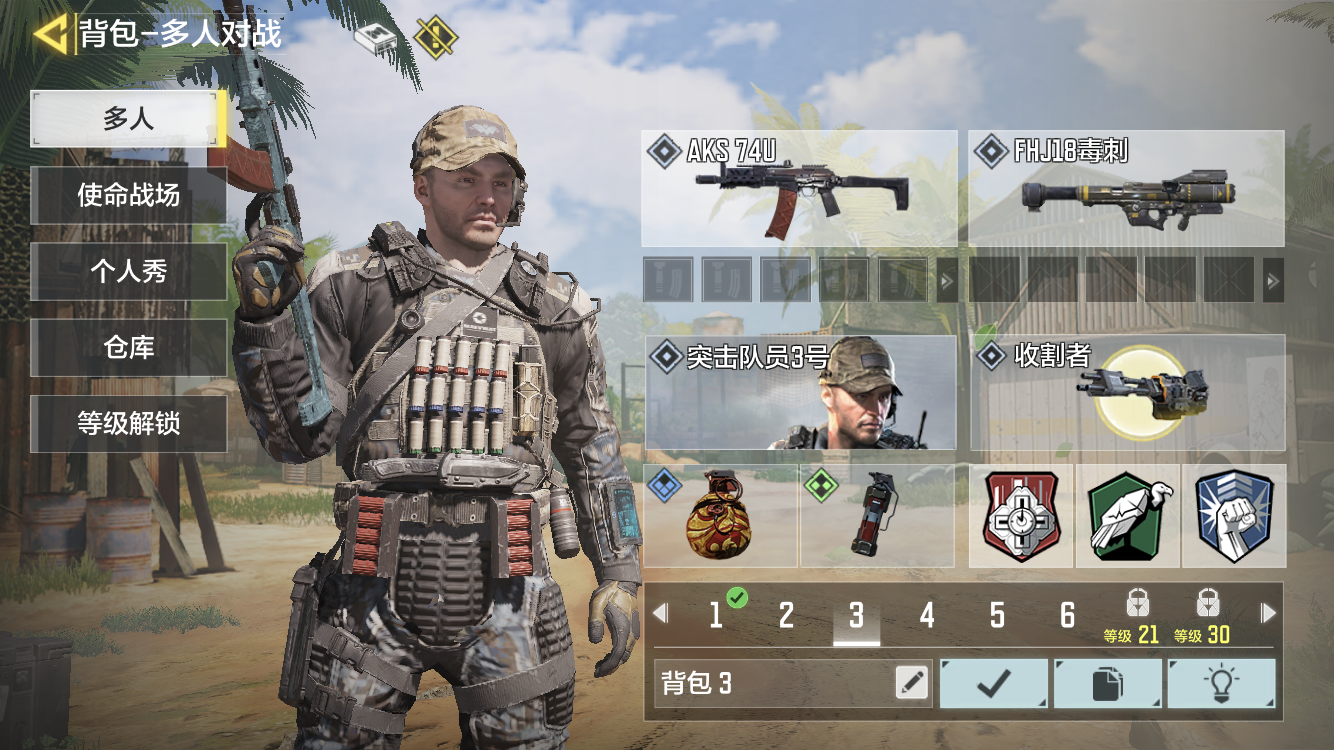This screenshot has width=1334, height=750.
Task: Select the 收割者 scorestreak weapon slot
Action: pyautogui.click(x=1127, y=392)
